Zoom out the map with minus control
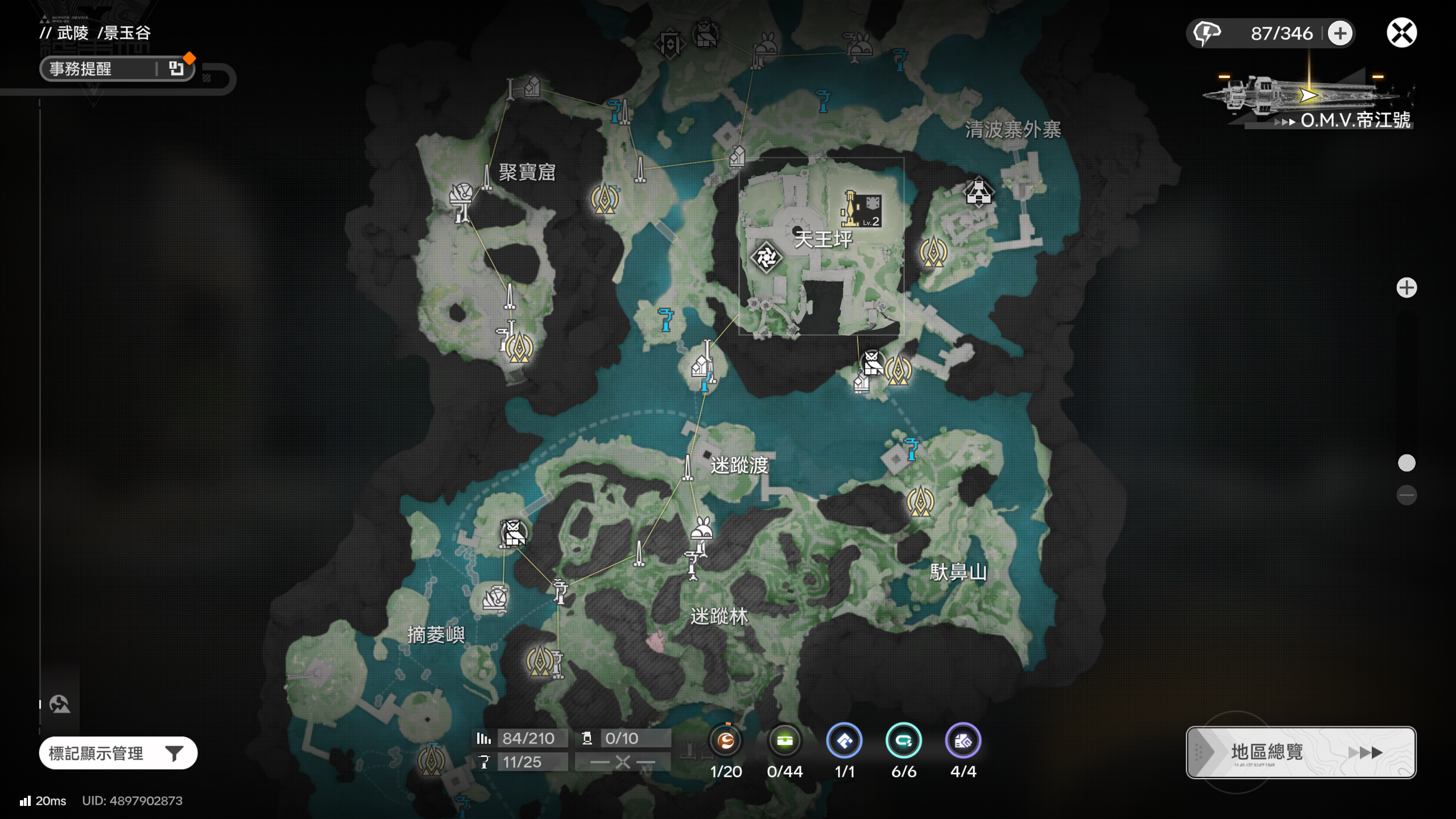The width and height of the screenshot is (1456, 819). click(x=1406, y=495)
